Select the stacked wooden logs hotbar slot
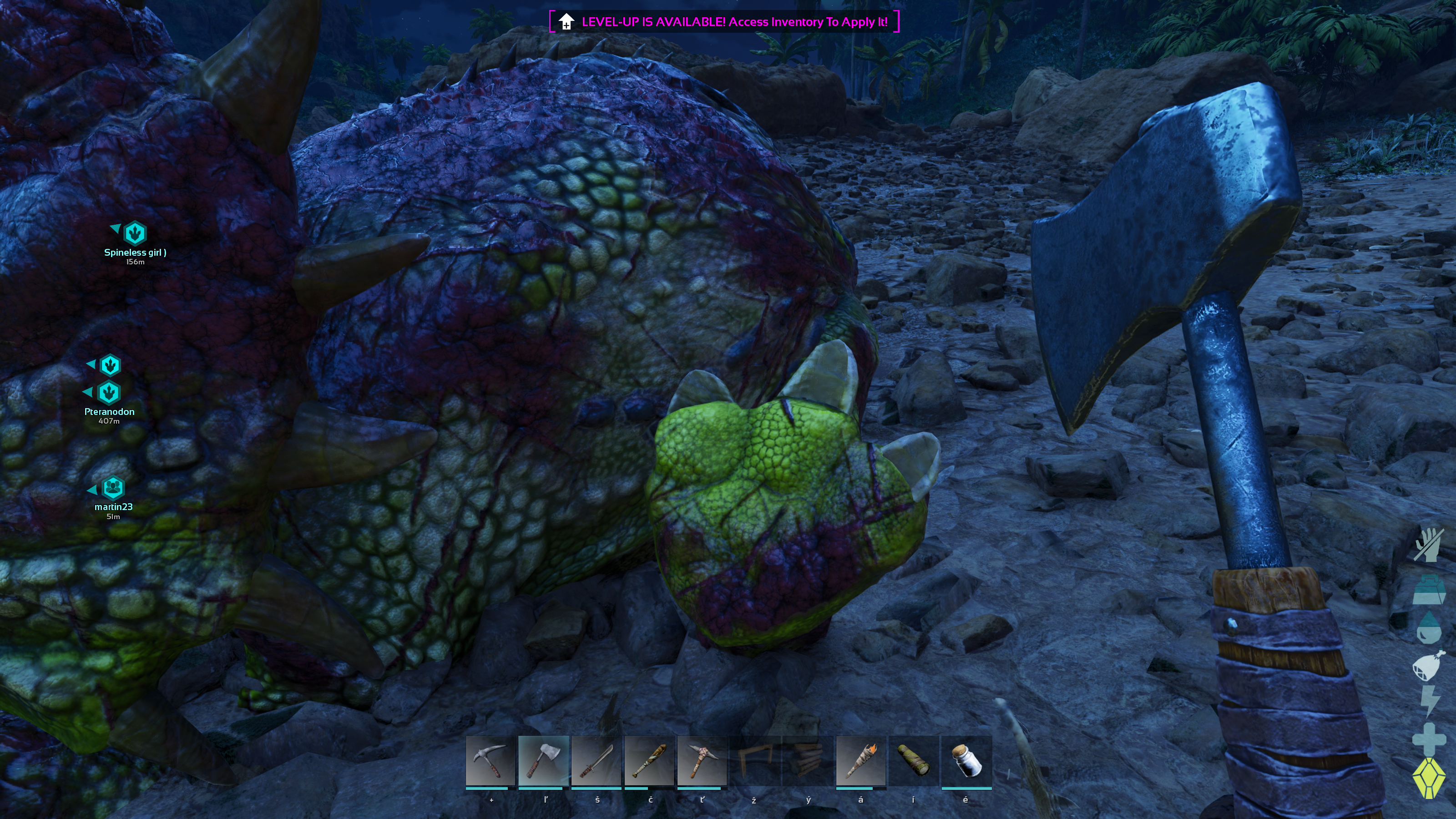This screenshot has height=819, width=1456. 807,761
